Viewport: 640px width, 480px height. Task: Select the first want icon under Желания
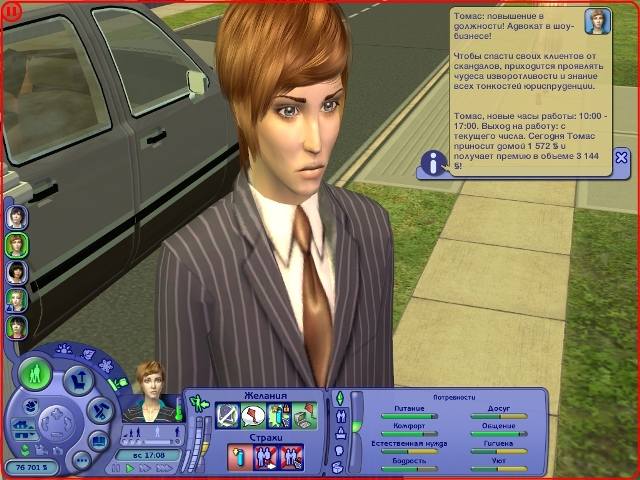(x=227, y=415)
